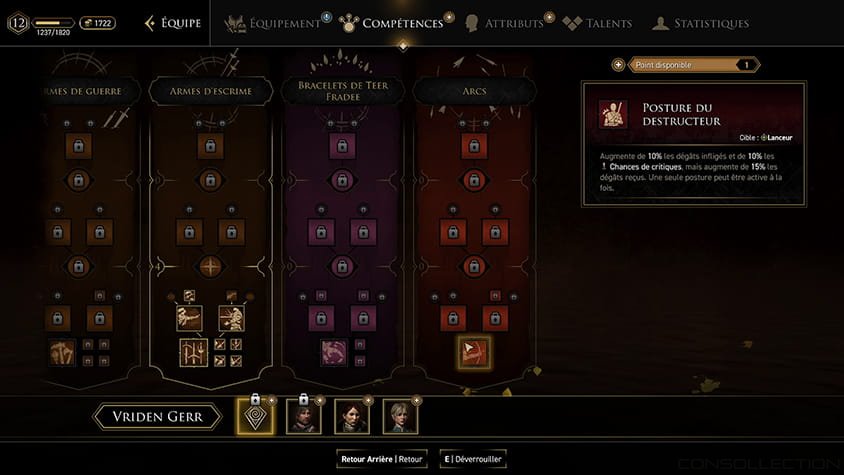Select the Armes d'escrime skill column header
This screenshot has width=844, height=475.
209,91
